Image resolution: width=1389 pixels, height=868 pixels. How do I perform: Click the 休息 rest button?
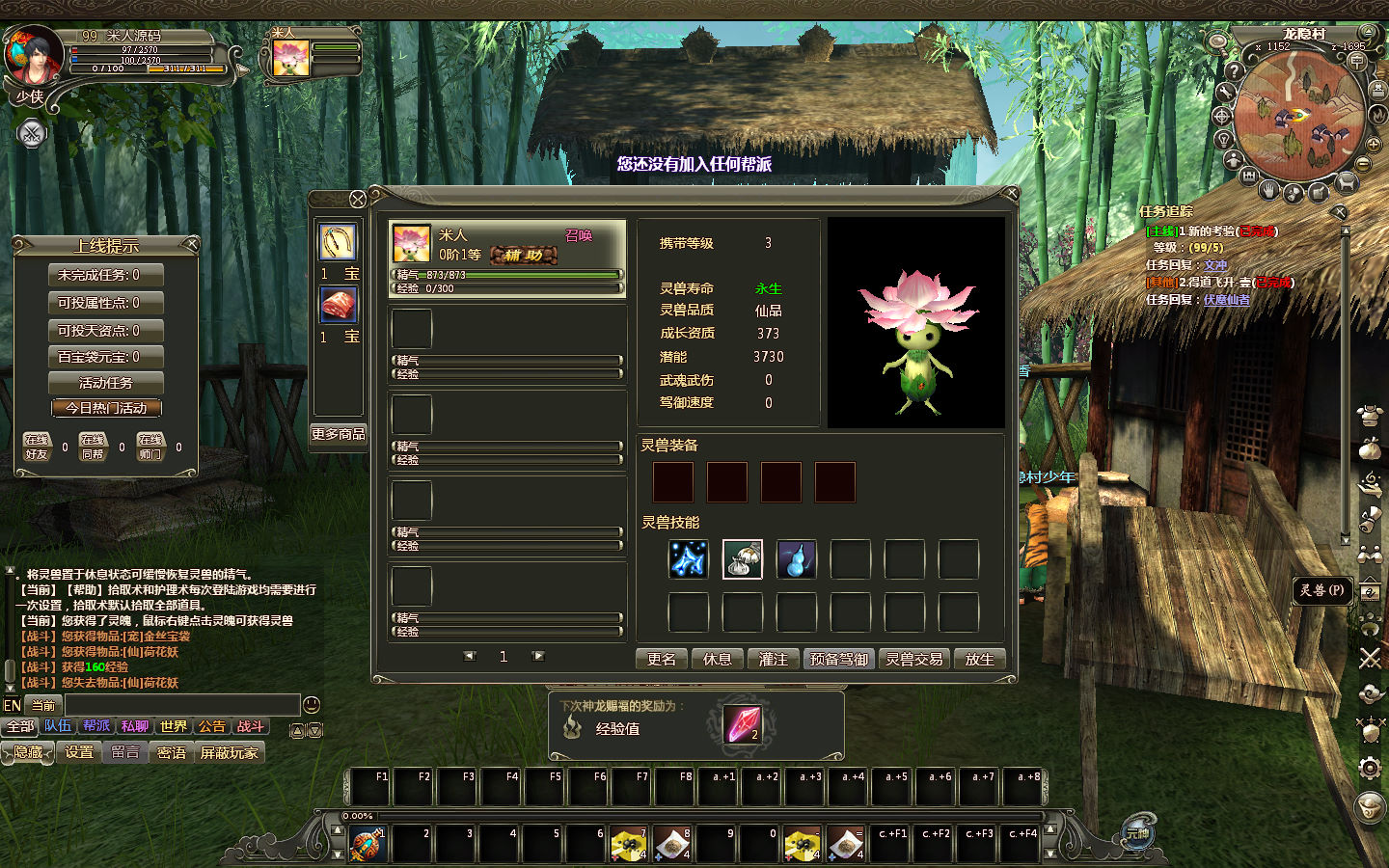(x=717, y=659)
